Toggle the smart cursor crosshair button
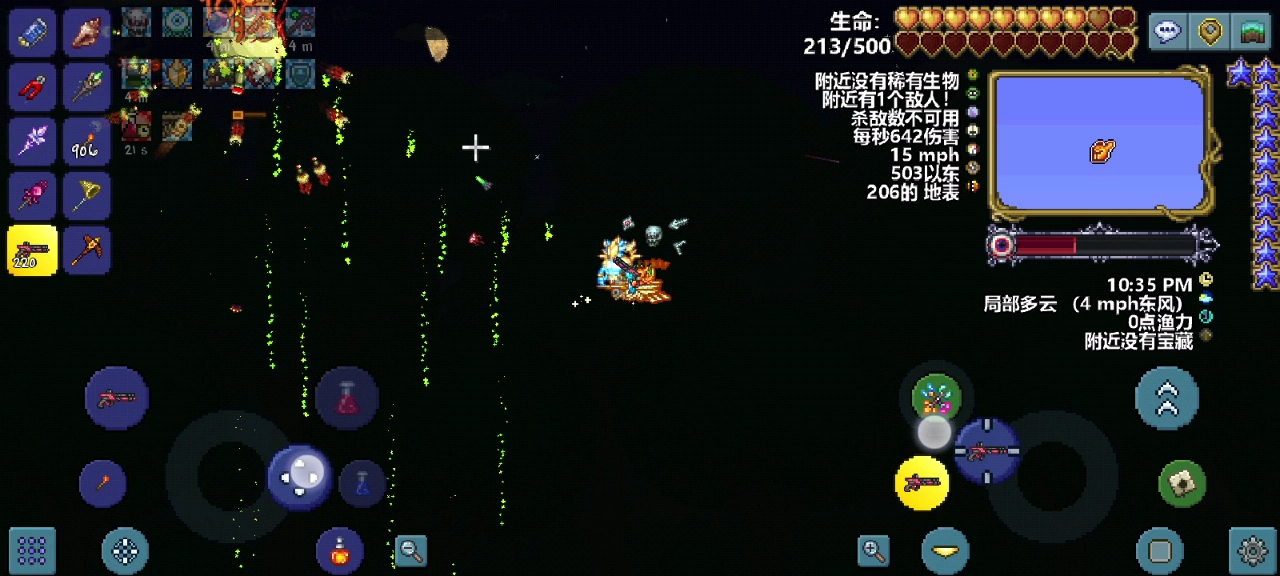The height and width of the screenshot is (576, 1280). (125, 549)
